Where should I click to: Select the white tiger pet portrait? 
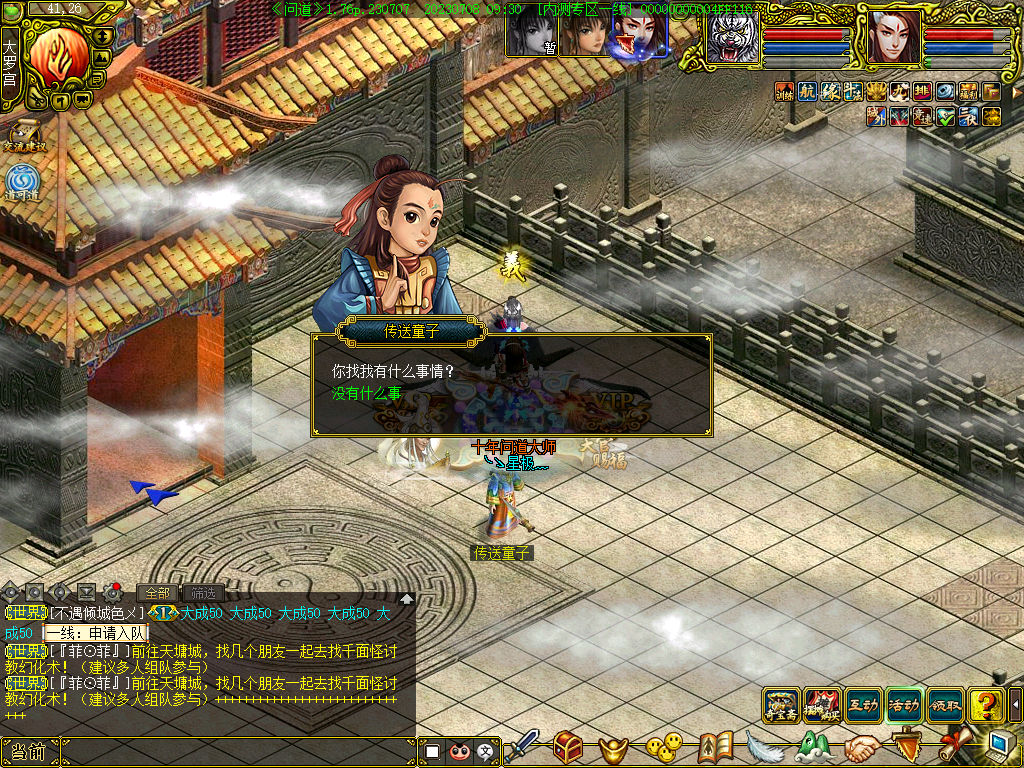point(733,40)
